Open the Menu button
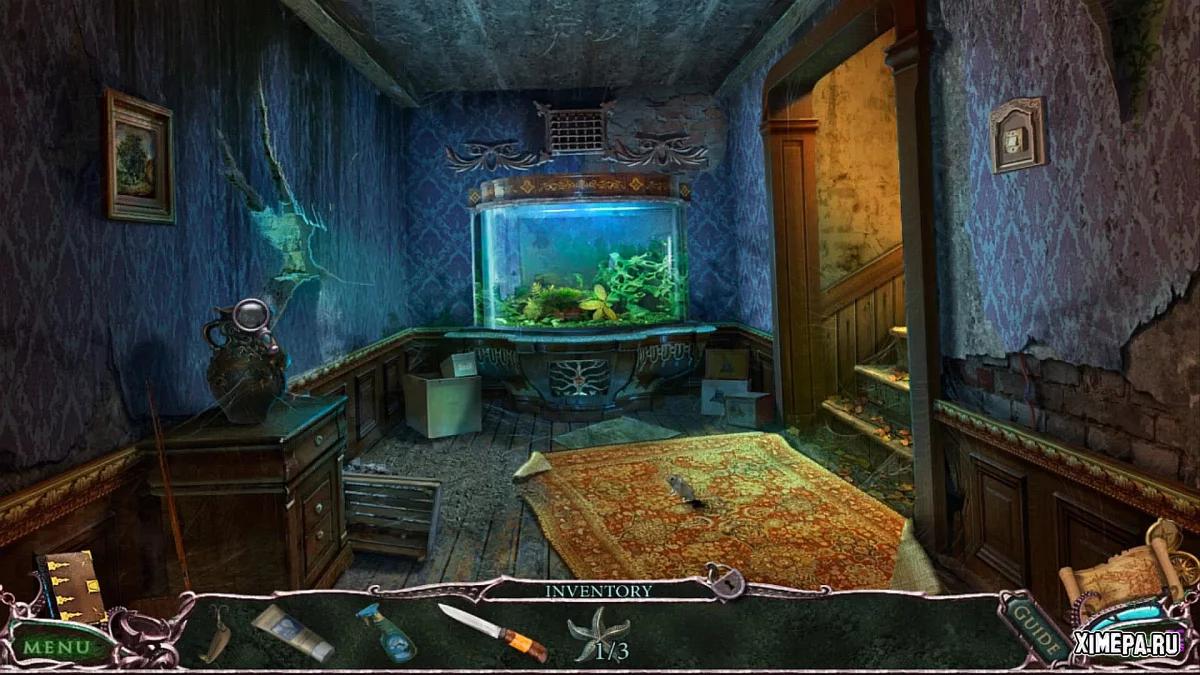This screenshot has height=675, width=1200. (x=58, y=645)
